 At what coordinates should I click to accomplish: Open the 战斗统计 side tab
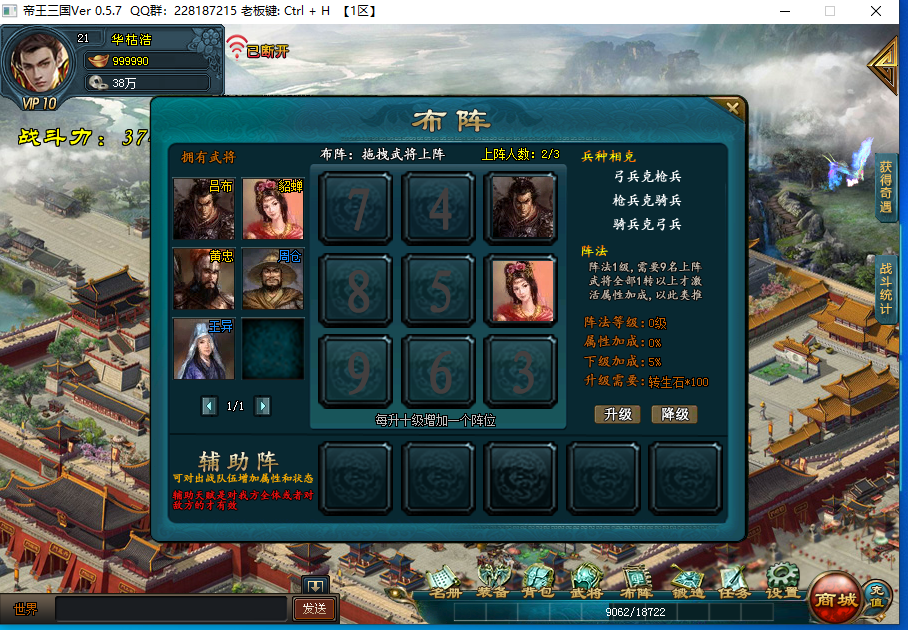click(886, 290)
